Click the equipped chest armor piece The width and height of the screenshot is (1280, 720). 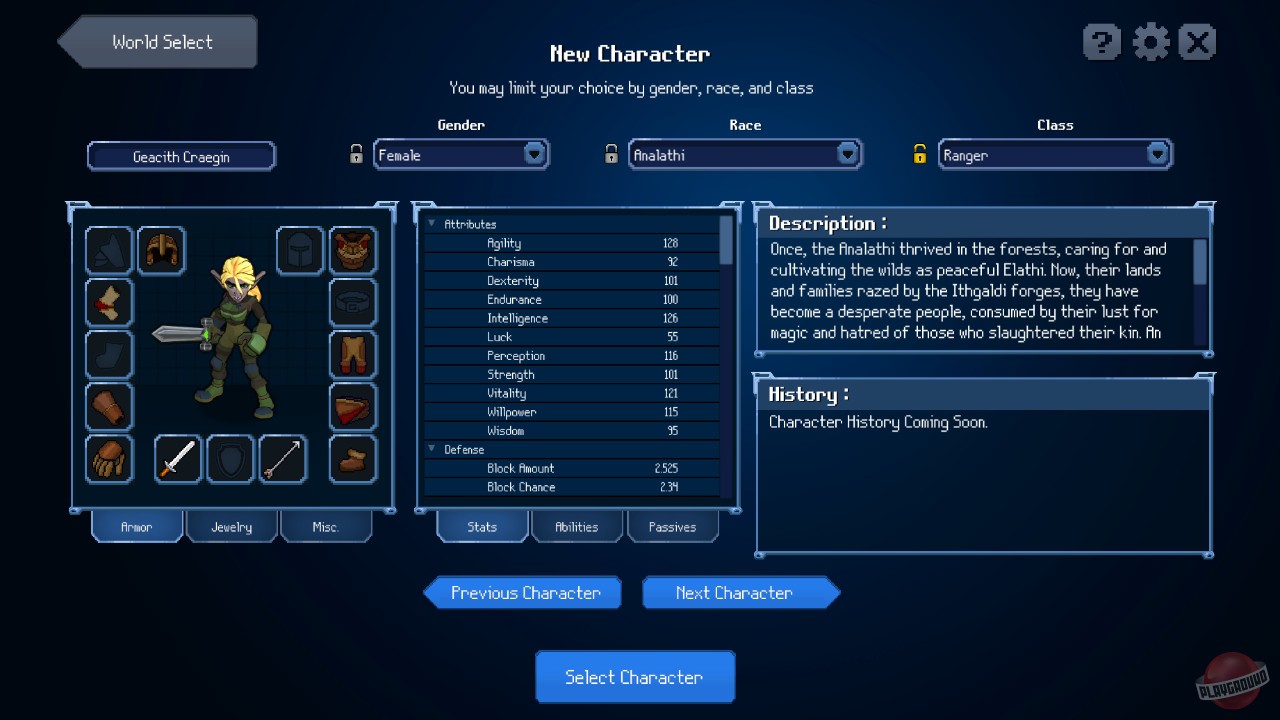353,251
